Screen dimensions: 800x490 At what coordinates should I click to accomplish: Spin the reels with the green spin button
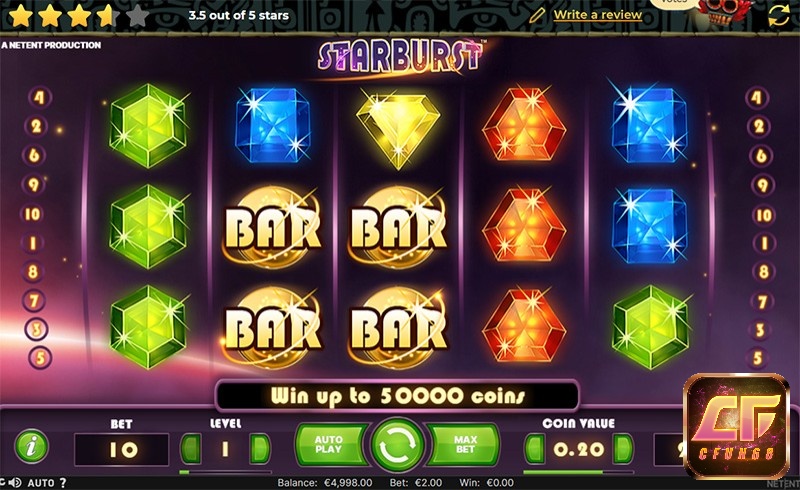399,445
